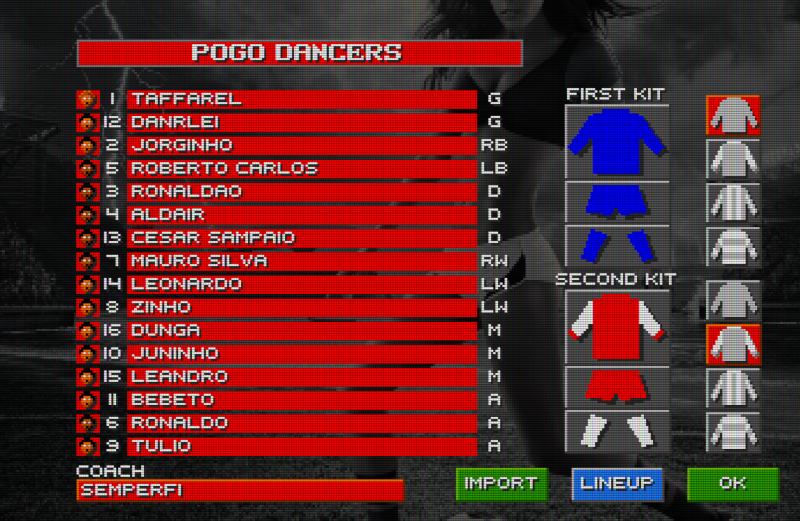Edit the Pogo Dancers team name
Screen dimensions: 800x521
click(299, 53)
